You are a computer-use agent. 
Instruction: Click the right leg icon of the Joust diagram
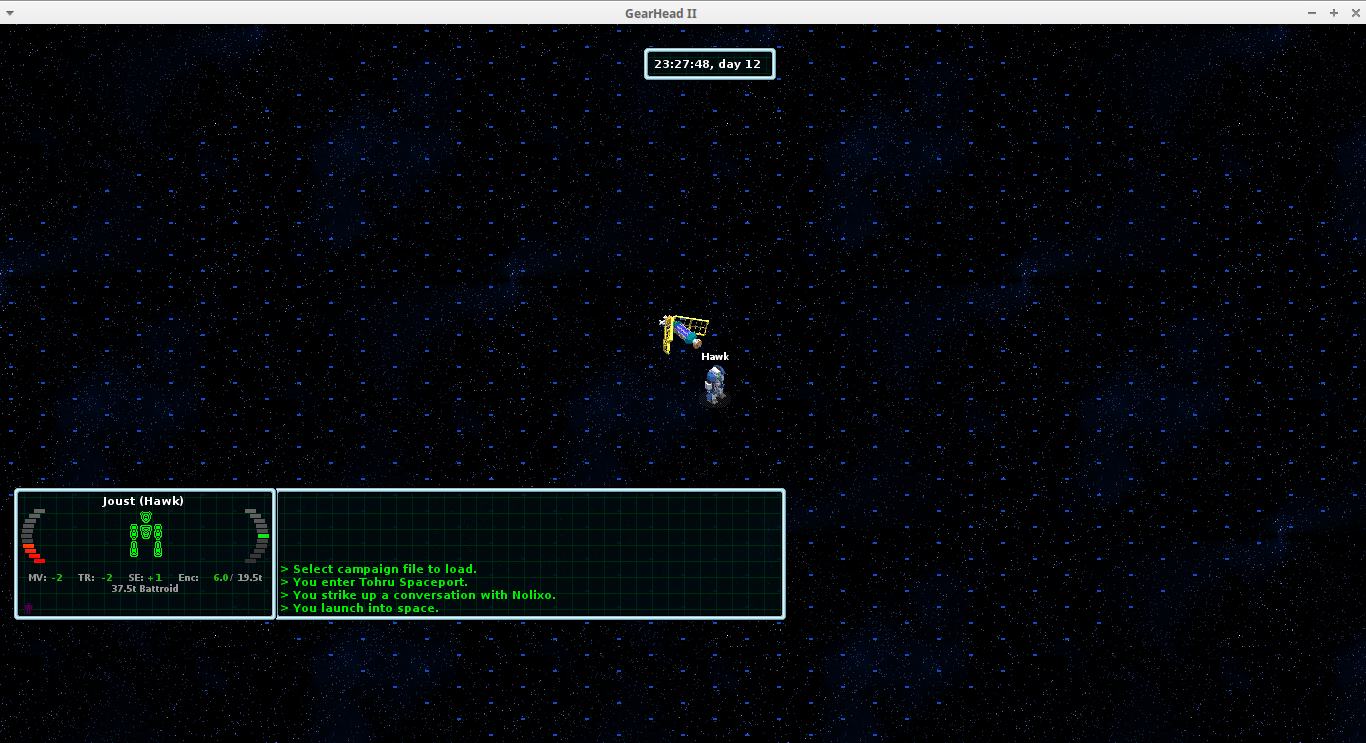click(x=158, y=549)
